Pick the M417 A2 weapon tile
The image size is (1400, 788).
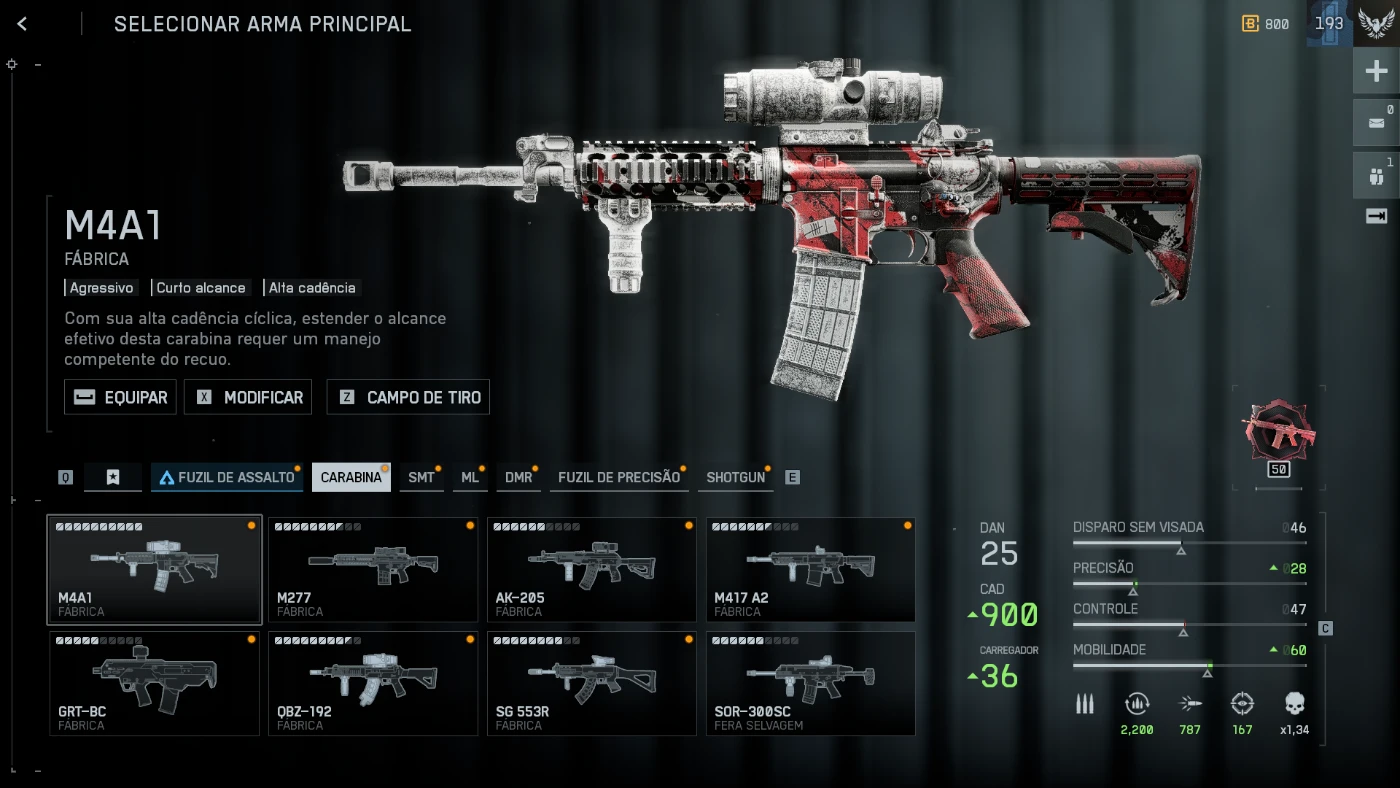(811, 569)
